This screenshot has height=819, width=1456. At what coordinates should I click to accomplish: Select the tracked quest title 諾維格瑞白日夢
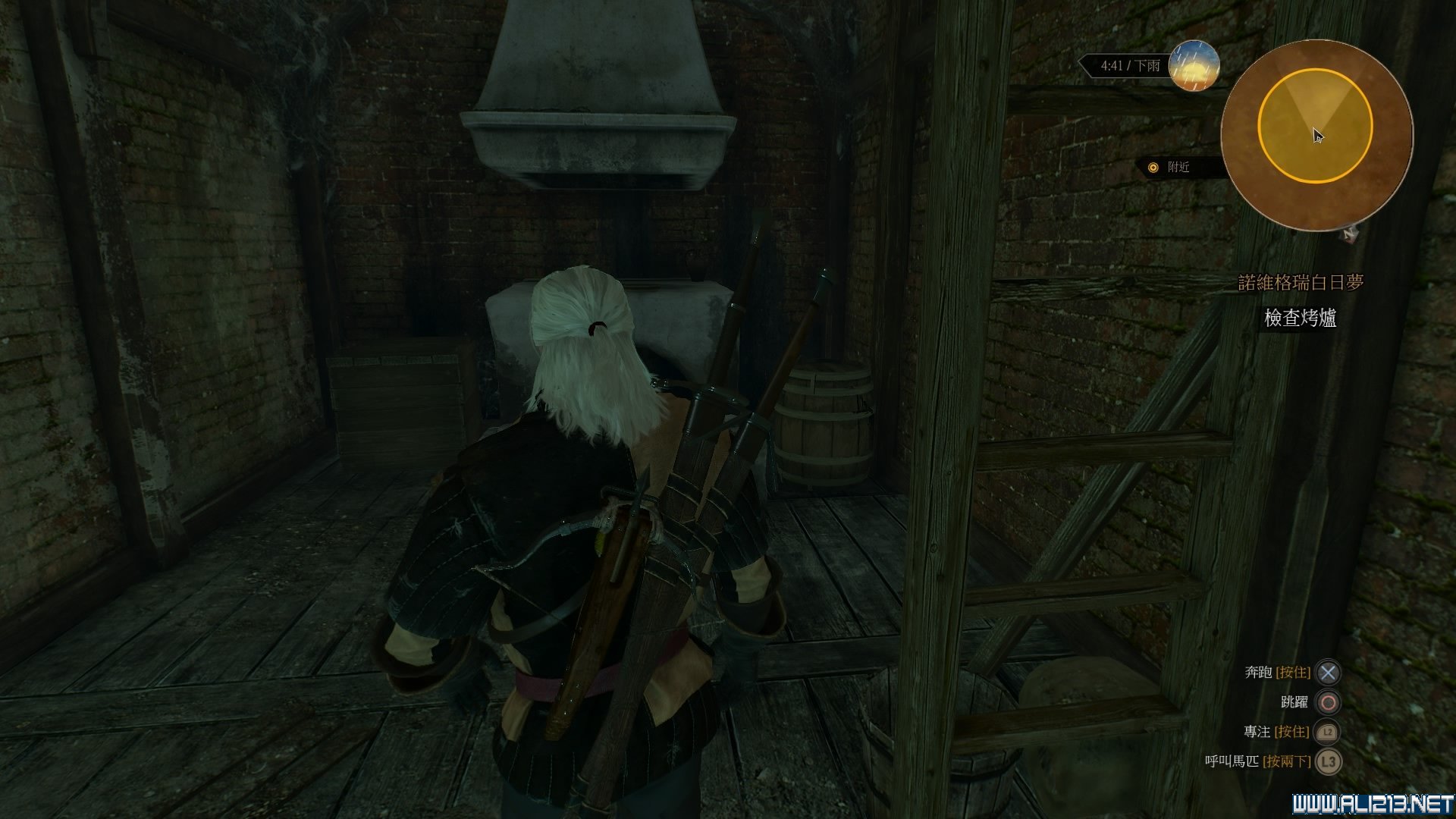click(x=1301, y=282)
